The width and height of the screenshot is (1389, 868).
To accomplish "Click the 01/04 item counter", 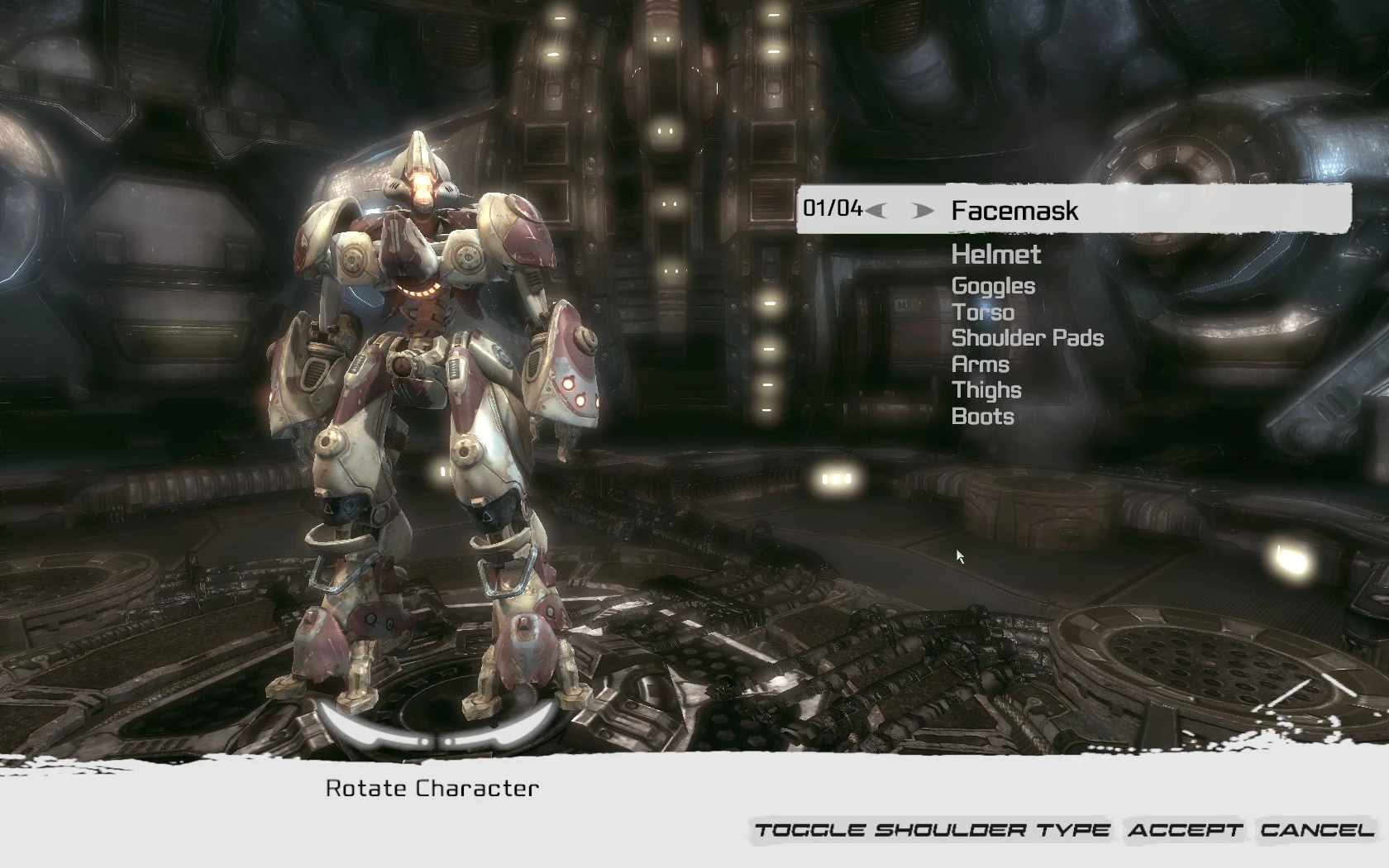I will pos(831,209).
